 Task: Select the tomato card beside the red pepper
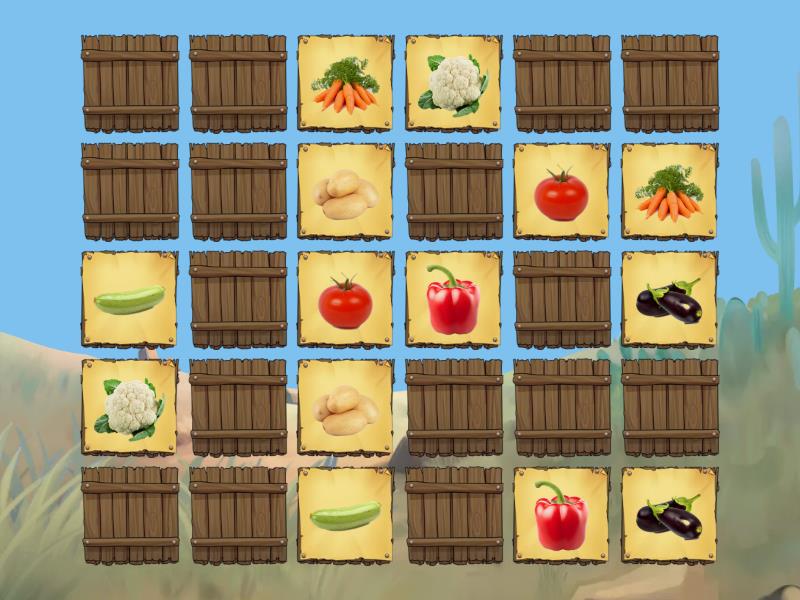(x=345, y=300)
